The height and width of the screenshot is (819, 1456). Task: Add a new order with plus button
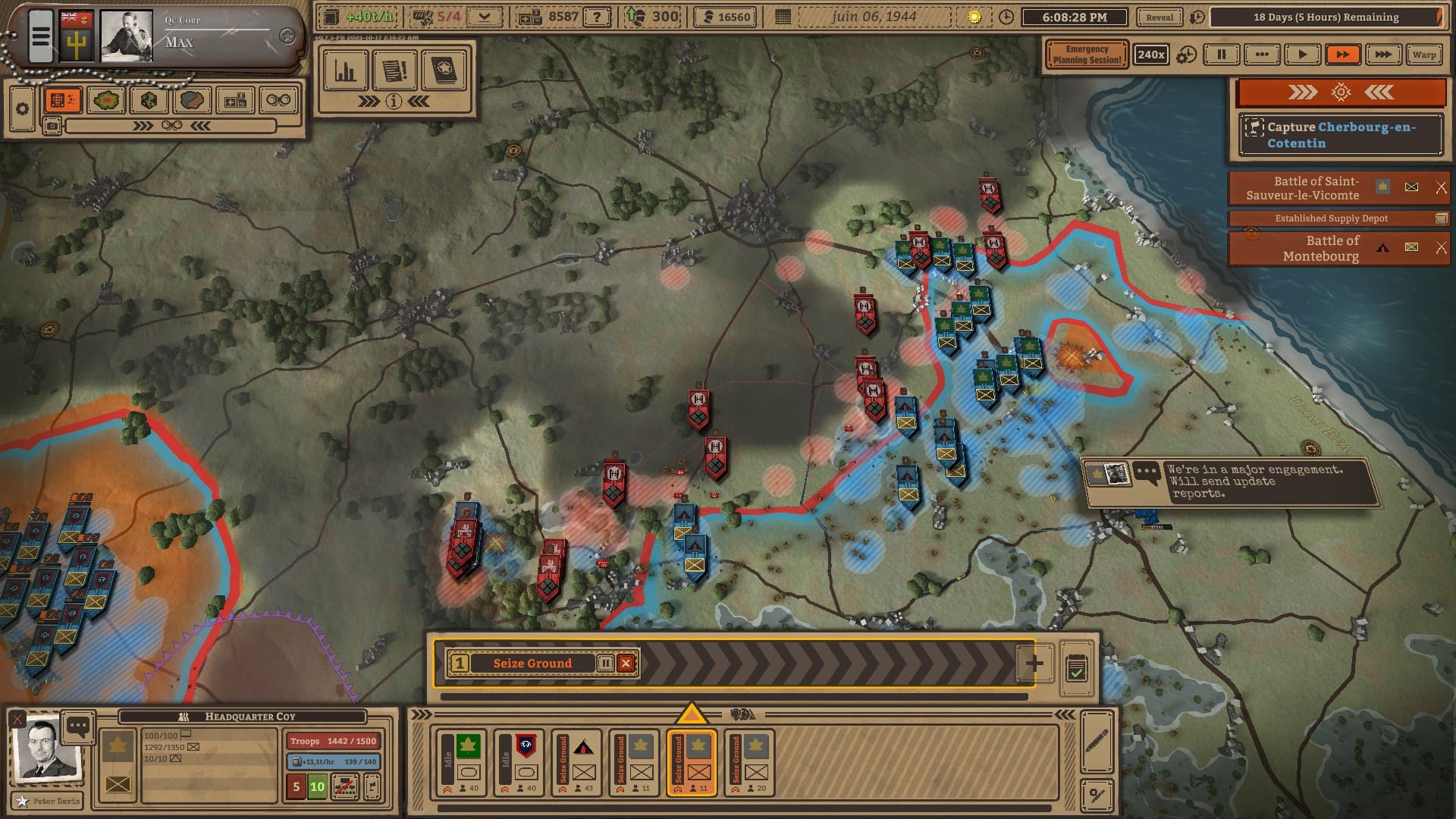1034,664
